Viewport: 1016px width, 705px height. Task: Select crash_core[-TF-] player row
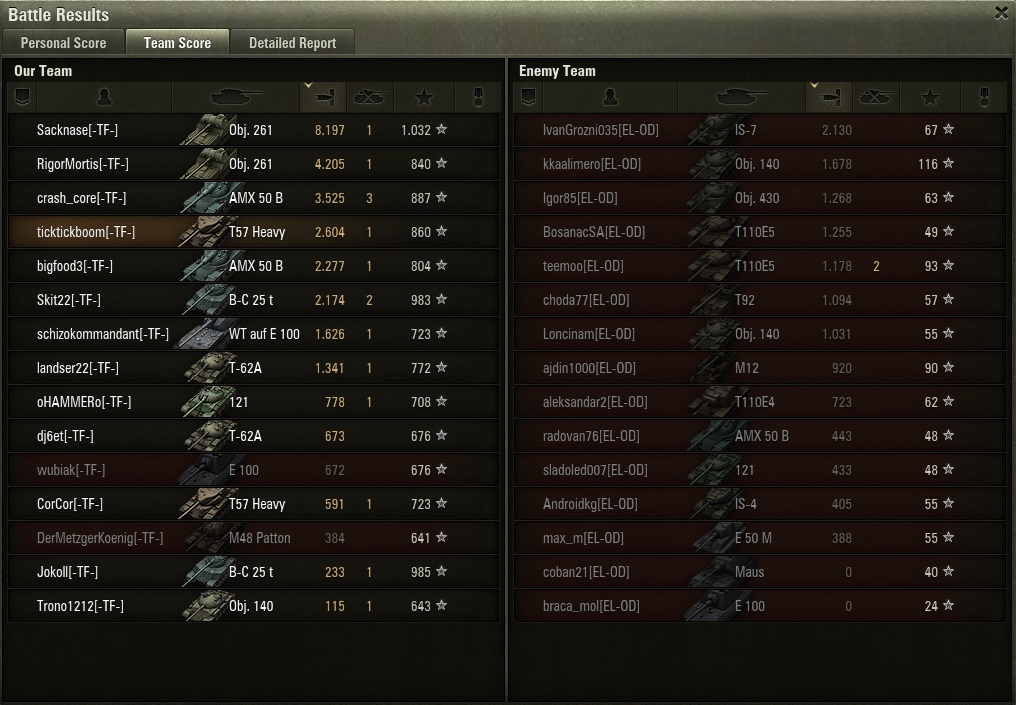252,198
